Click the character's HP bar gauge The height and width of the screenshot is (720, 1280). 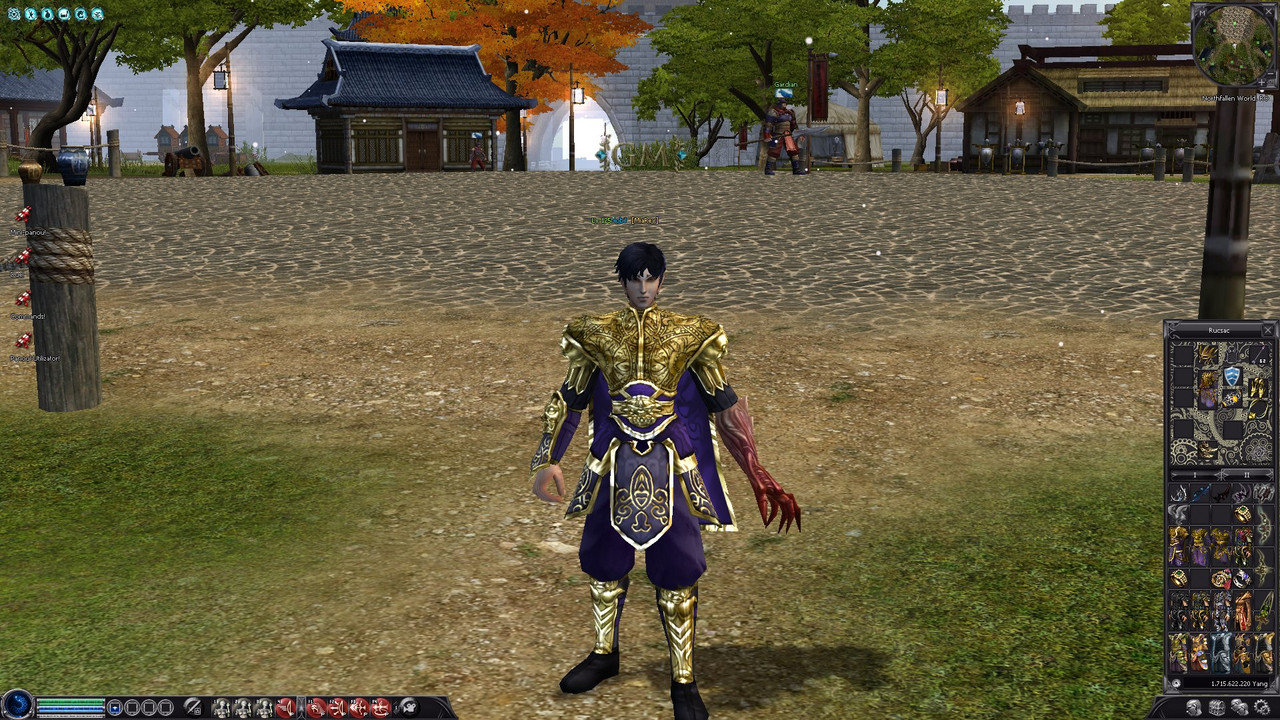click(x=70, y=701)
